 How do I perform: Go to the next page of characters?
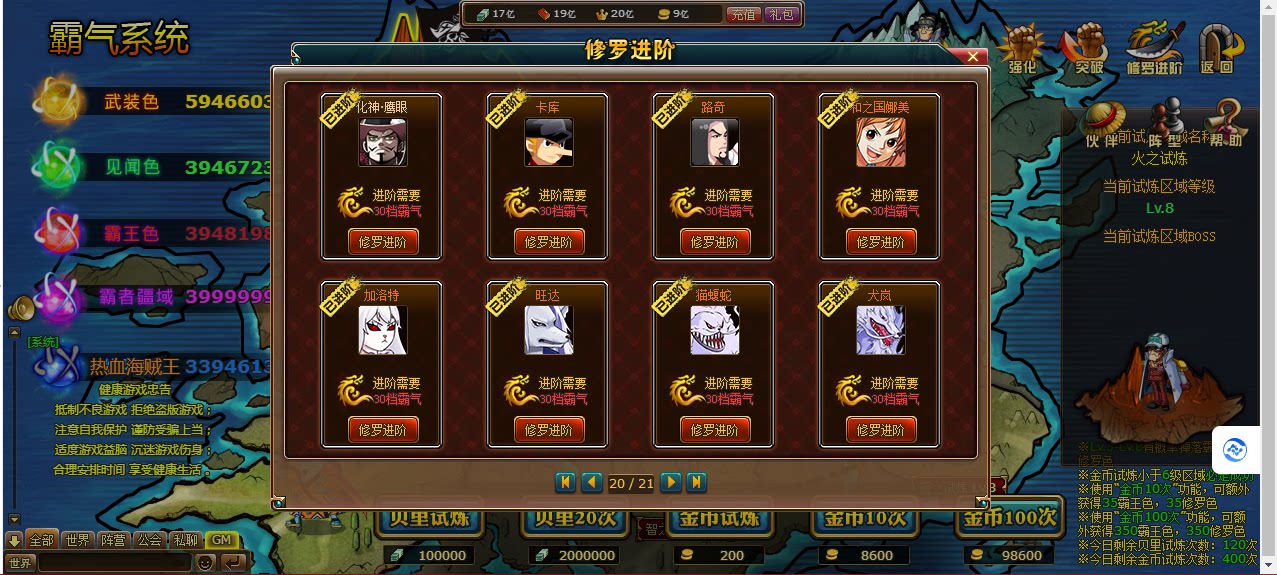[671, 483]
